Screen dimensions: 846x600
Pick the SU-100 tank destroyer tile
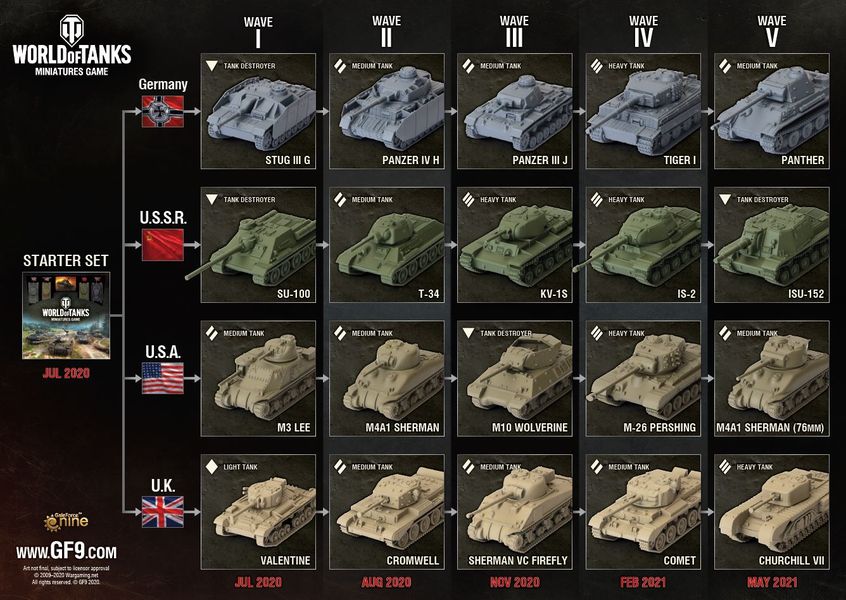[258, 245]
